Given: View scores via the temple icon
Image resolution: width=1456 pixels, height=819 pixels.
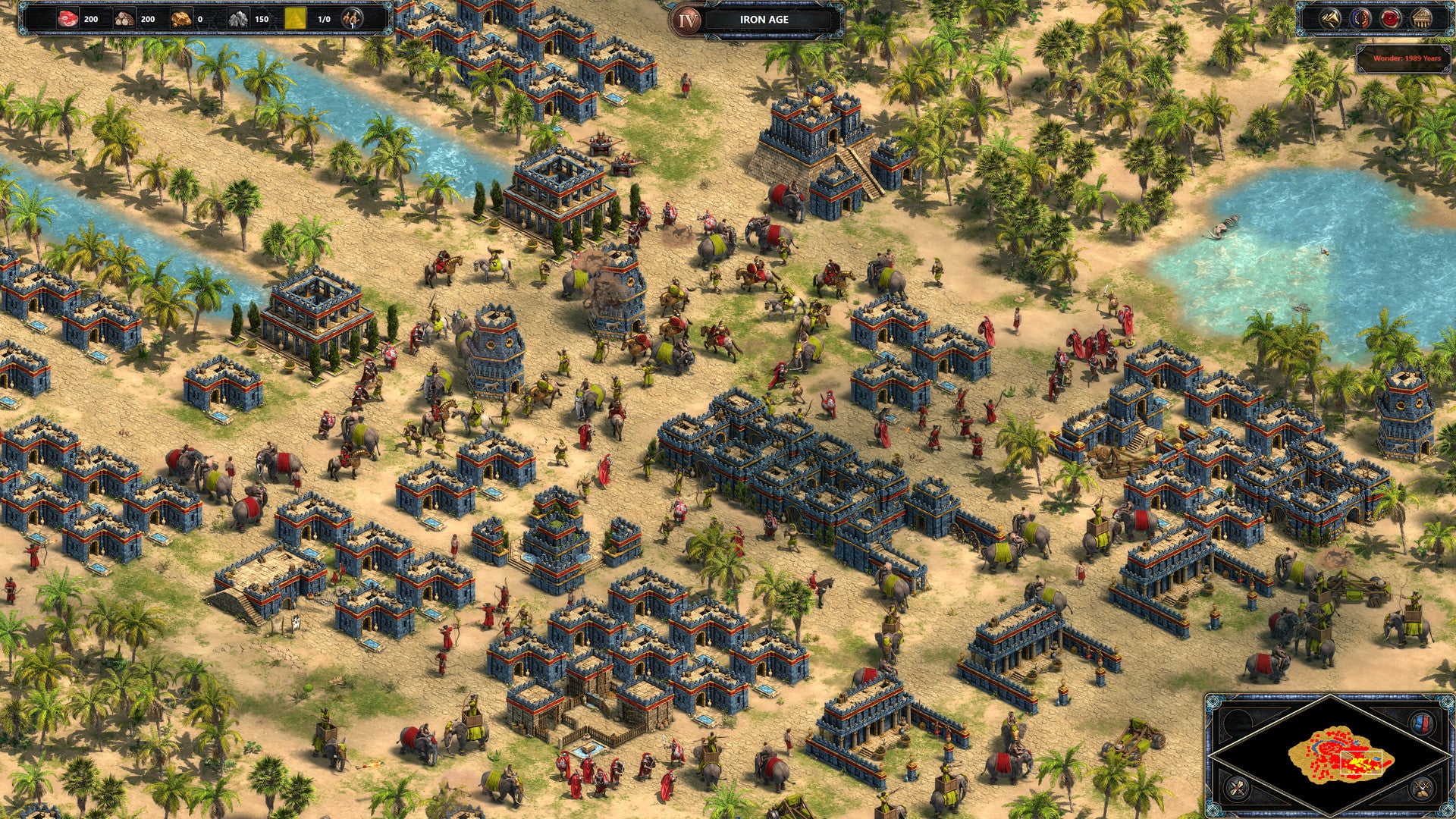Looking at the screenshot, I should point(1423,18).
